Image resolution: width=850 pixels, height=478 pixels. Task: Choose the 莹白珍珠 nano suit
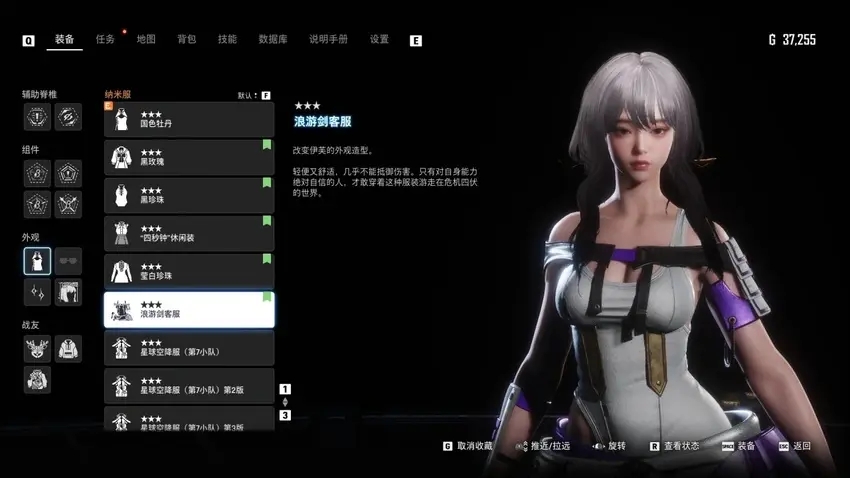[189, 272]
